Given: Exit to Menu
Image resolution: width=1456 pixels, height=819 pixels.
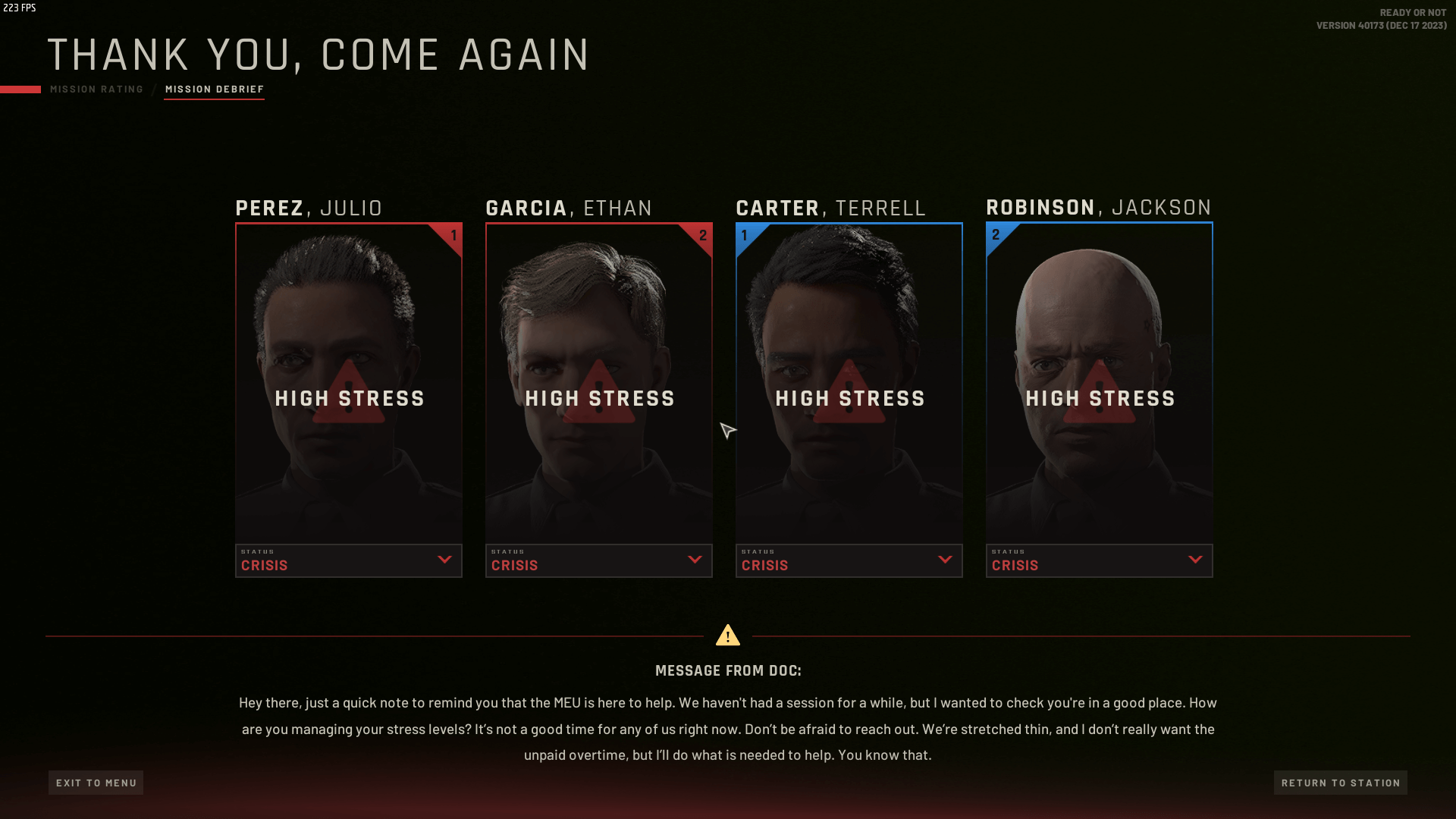Looking at the screenshot, I should tap(96, 783).
